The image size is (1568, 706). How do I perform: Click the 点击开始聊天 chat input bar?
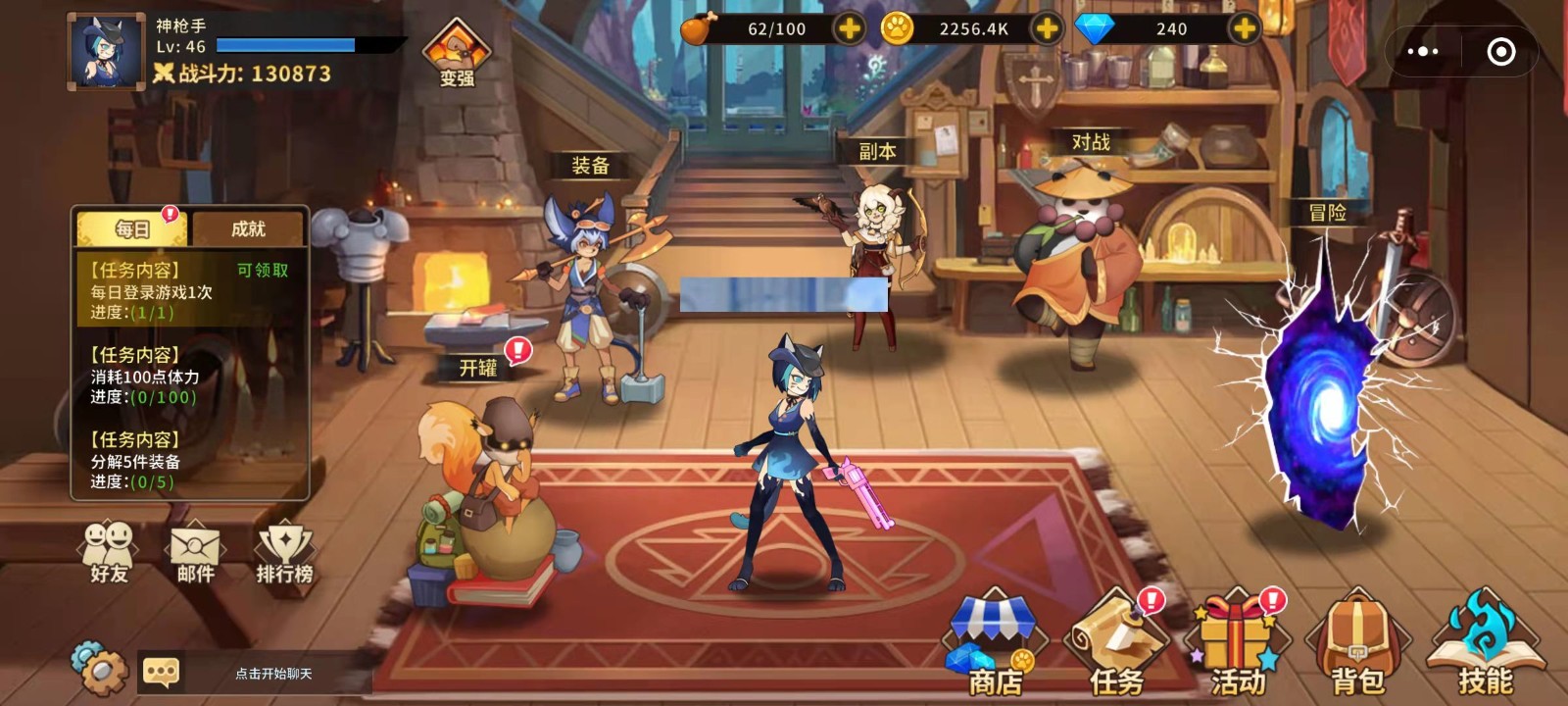274,675
